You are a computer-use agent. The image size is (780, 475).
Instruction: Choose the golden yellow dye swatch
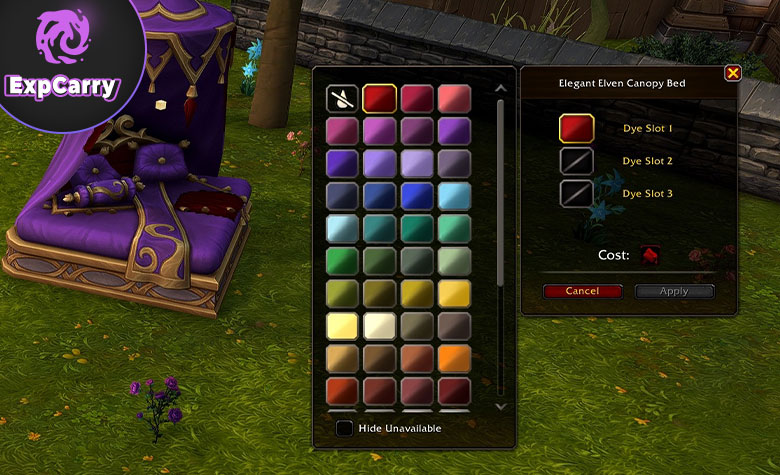453,293
